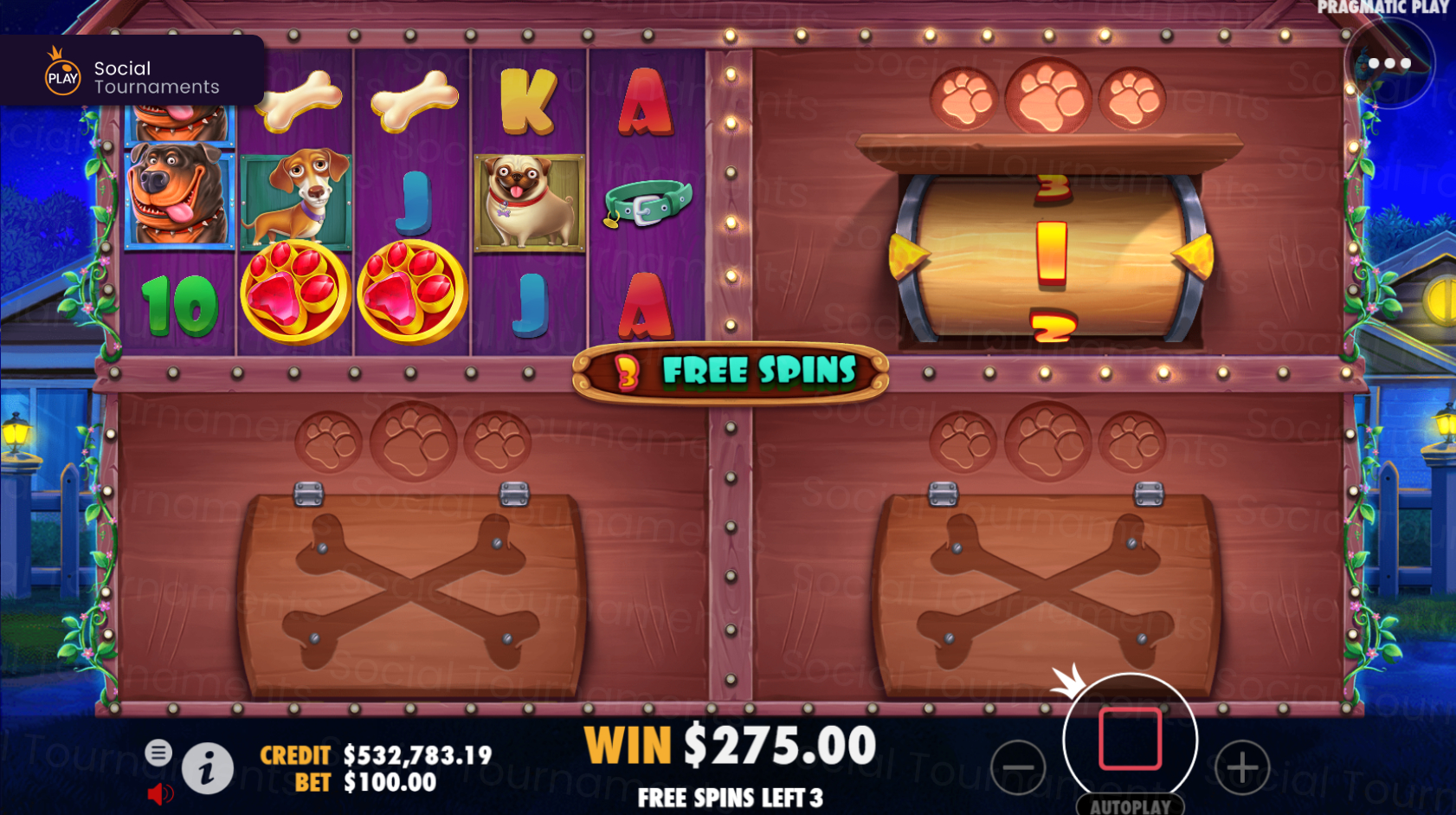Click the PLAY crown icon in the banner
This screenshot has width=1456, height=815.
(x=61, y=69)
